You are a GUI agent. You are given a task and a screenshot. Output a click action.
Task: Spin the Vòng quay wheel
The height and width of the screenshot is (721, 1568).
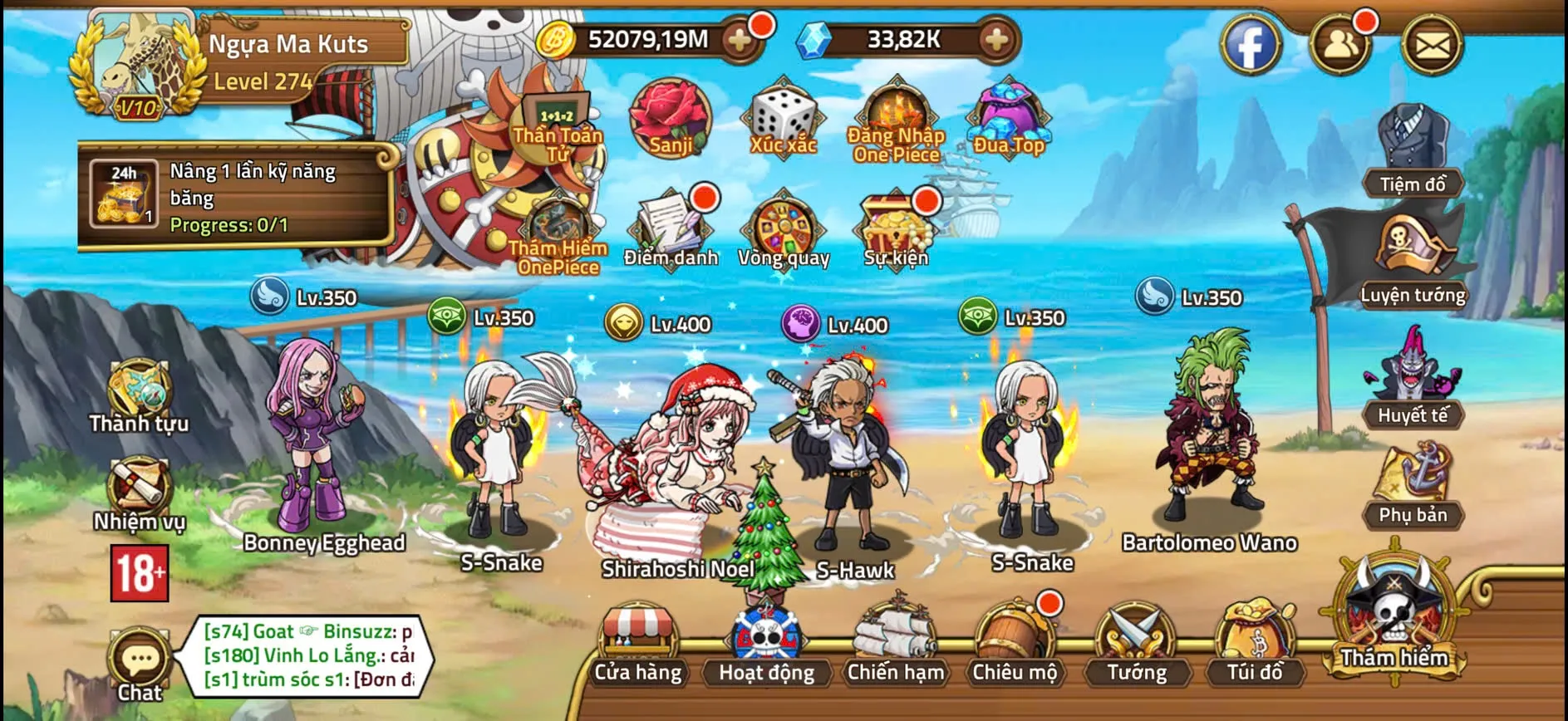(784, 228)
